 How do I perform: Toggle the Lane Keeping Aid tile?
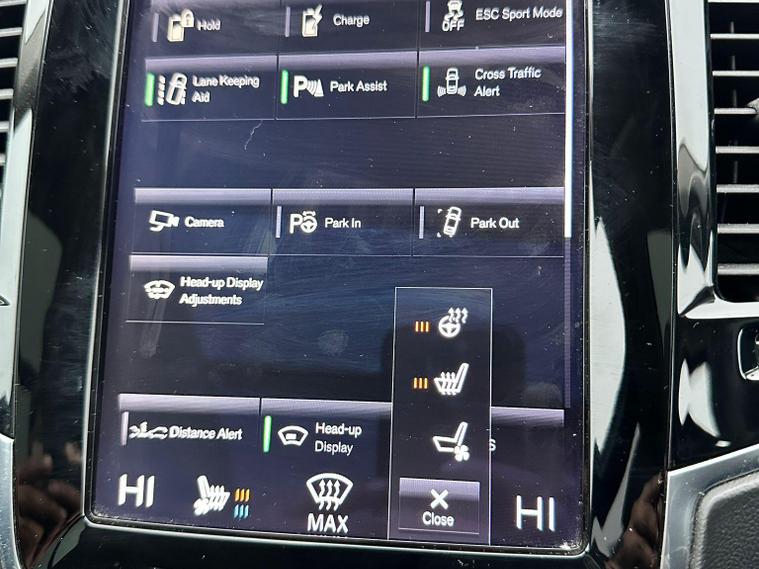point(206,88)
